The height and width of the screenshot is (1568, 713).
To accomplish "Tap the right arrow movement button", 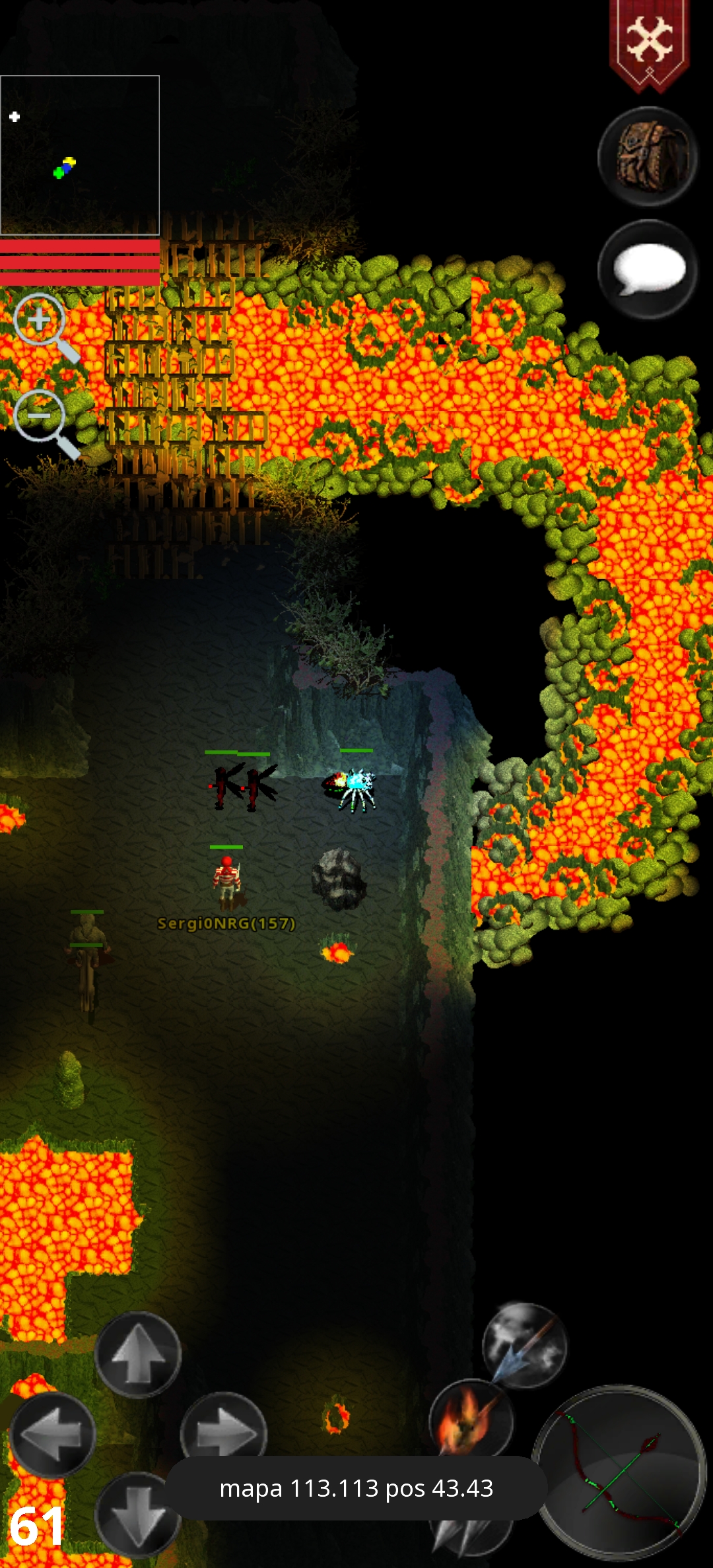I will [x=224, y=1431].
